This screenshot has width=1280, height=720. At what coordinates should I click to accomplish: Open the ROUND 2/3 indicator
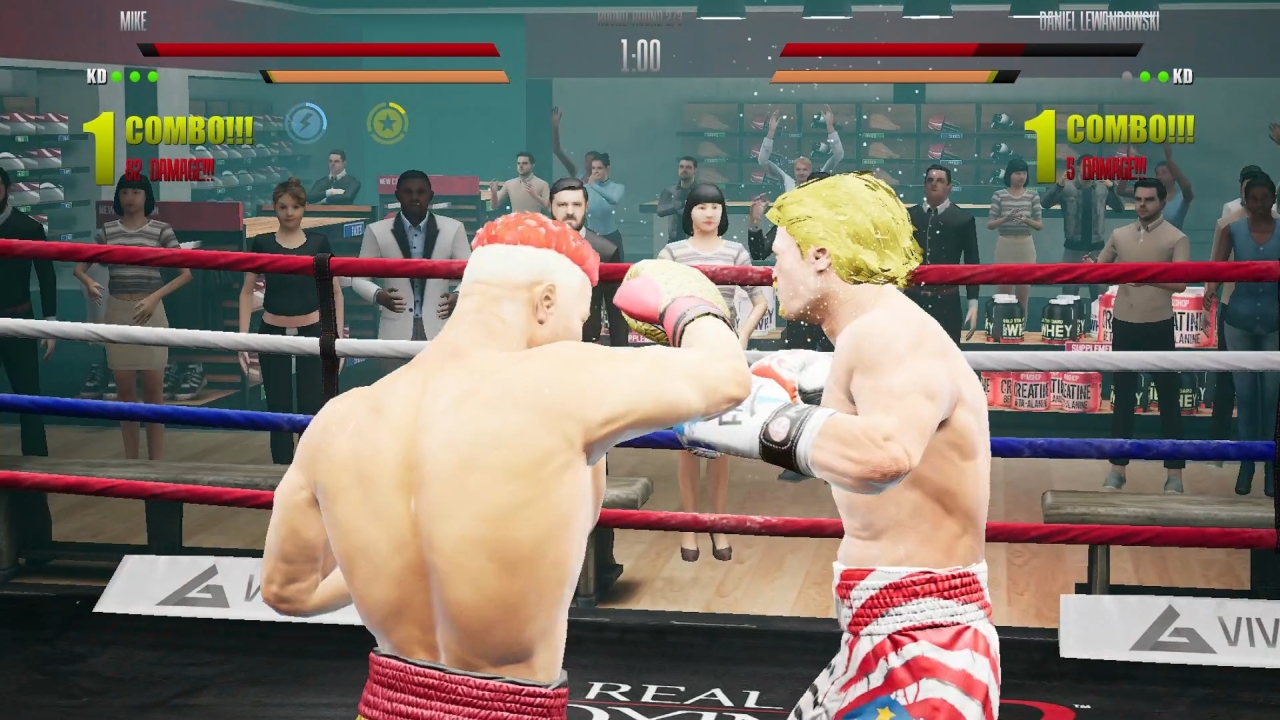tap(640, 20)
